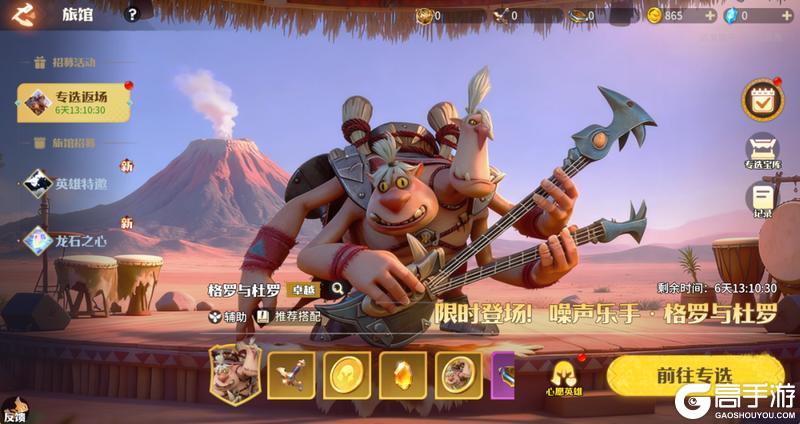Add more gold coins with the plus button

(x=710, y=16)
